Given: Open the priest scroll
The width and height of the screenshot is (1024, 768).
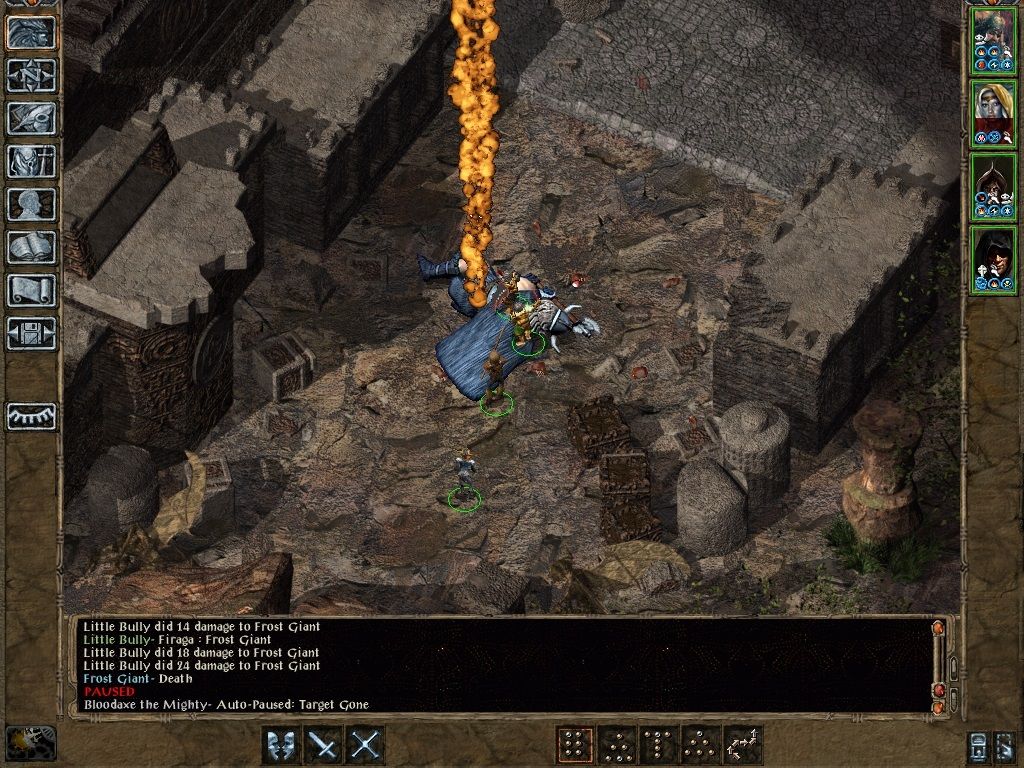Looking at the screenshot, I should point(31,290).
